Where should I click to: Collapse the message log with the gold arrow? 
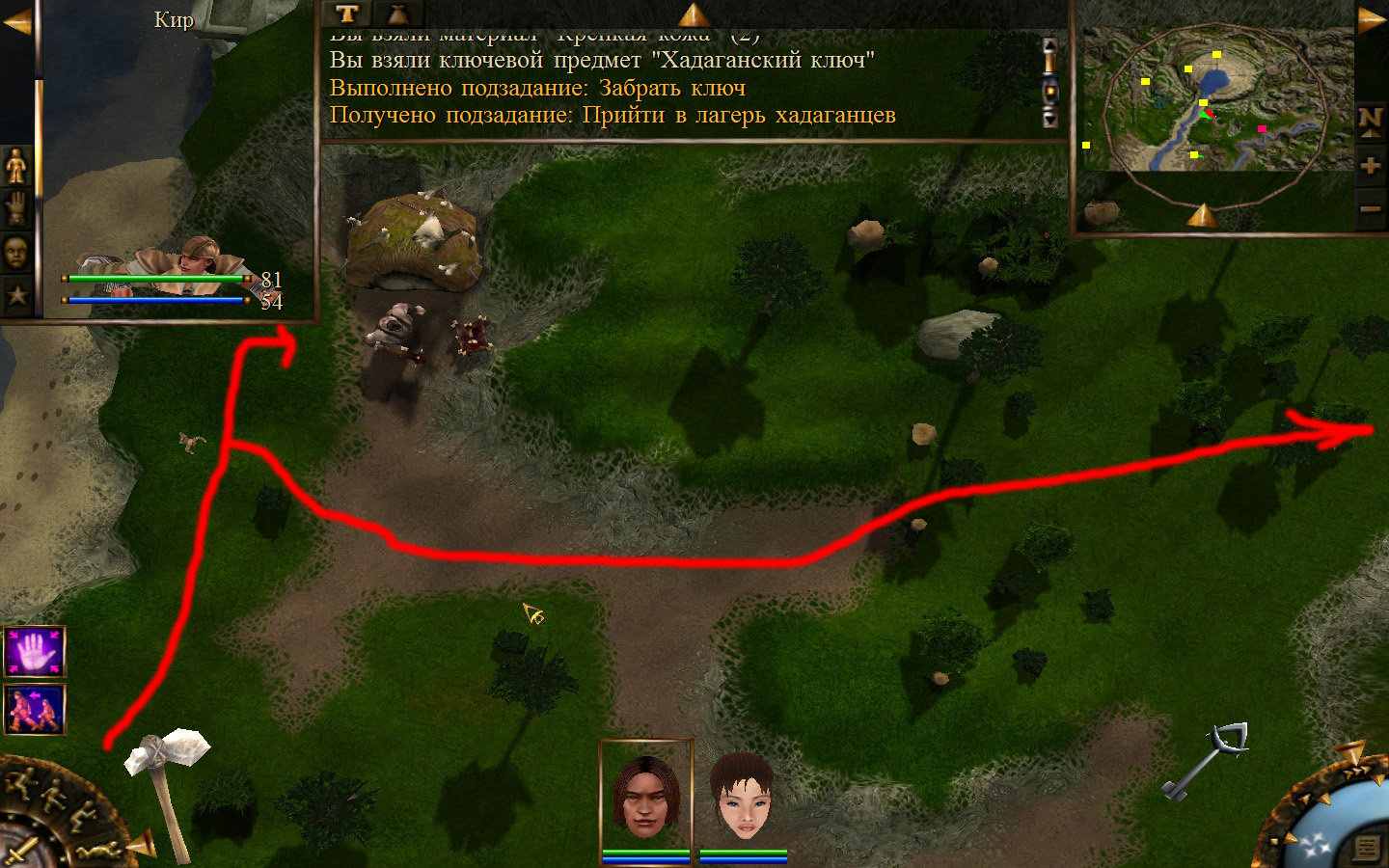click(694, 14)
